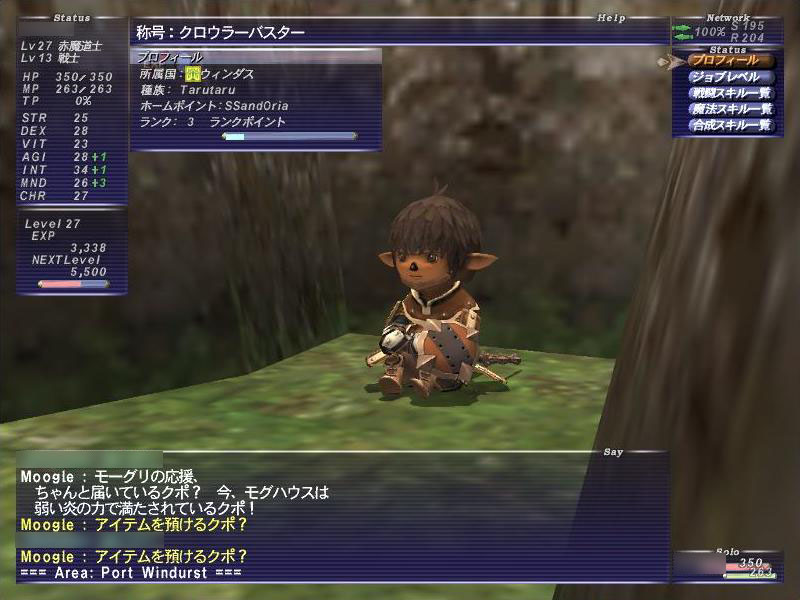The height and width of the screenshot is (600, 800).
Task: Open 魔法スキル一覧 magic skills list
Action: tap(730, 109)
